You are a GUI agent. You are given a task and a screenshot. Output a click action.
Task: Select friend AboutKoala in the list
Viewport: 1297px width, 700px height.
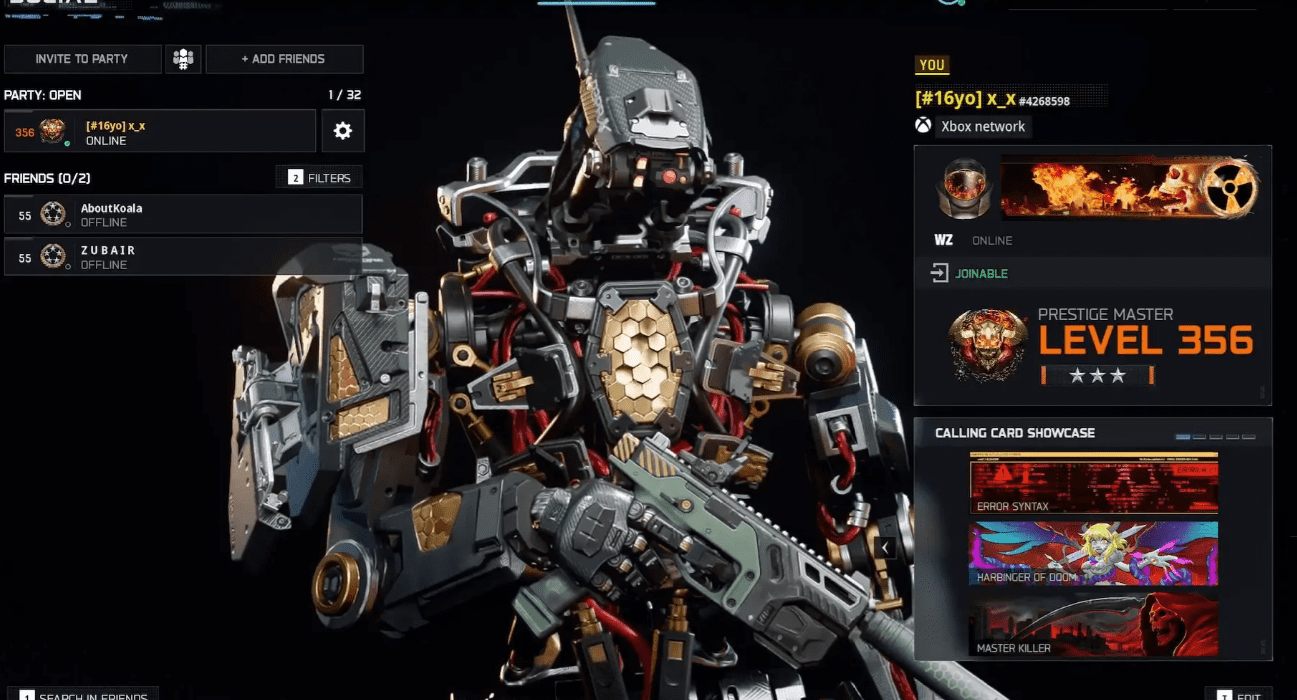click(x=183, y=214)
